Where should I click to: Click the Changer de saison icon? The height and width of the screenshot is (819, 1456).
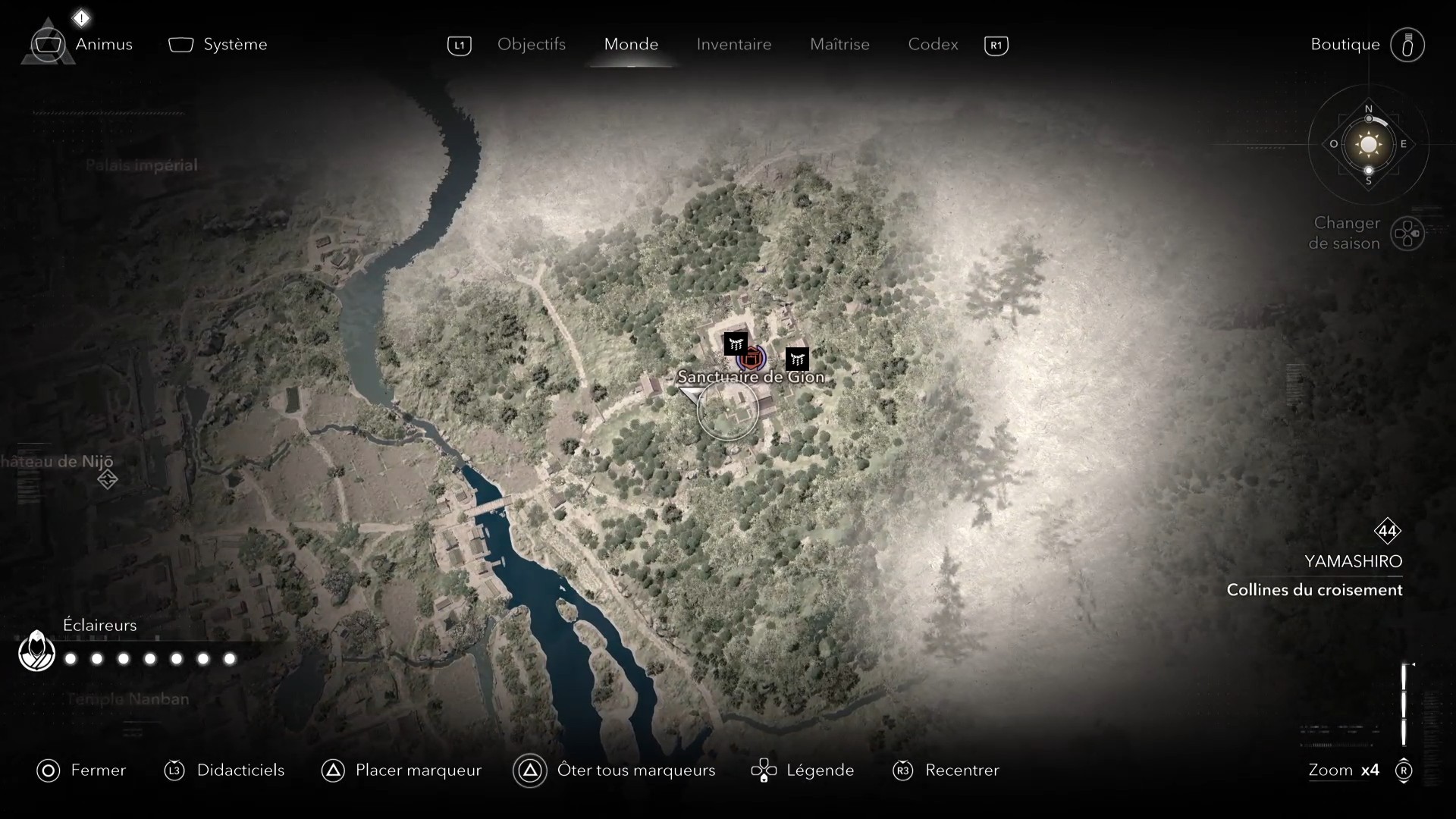click(x=1409, y=234)
